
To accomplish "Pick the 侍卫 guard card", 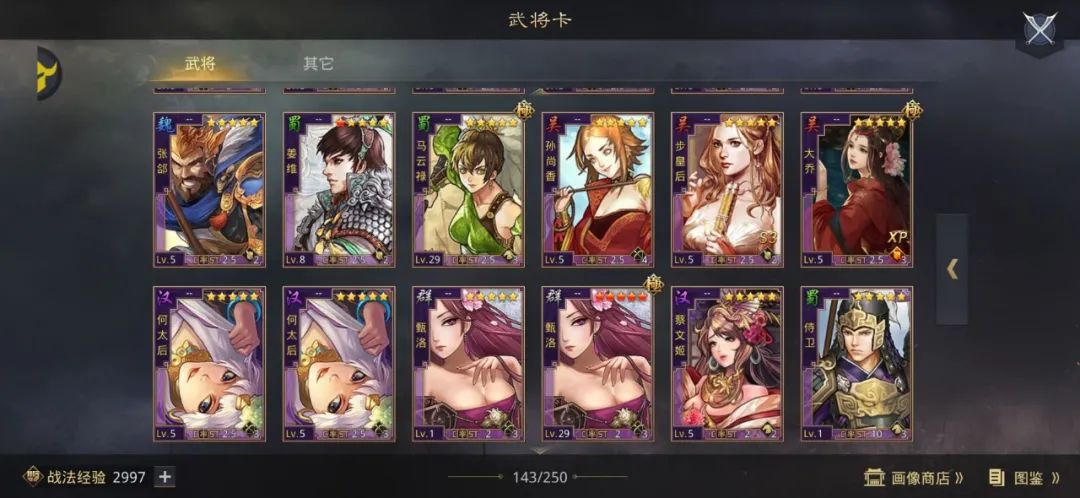I will (856, 364).
